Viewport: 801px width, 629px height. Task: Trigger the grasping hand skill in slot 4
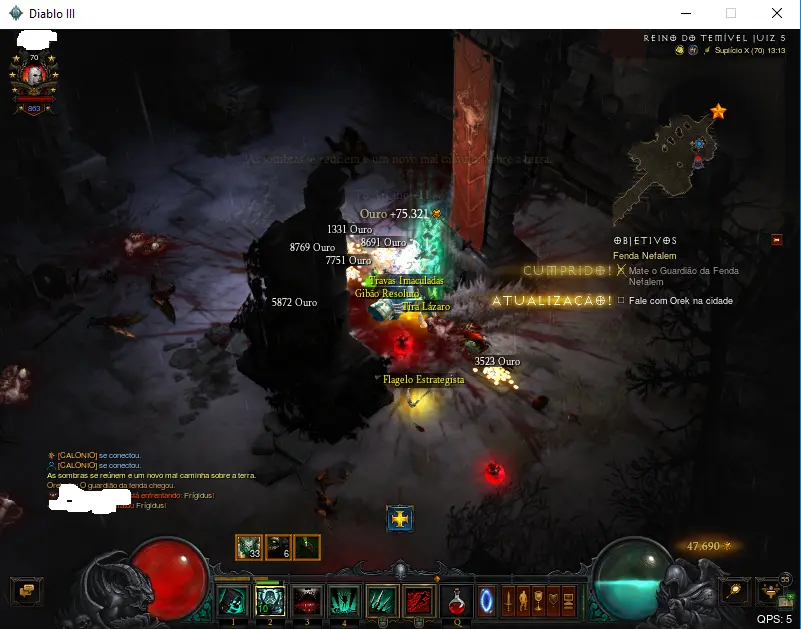coord(344,600)
